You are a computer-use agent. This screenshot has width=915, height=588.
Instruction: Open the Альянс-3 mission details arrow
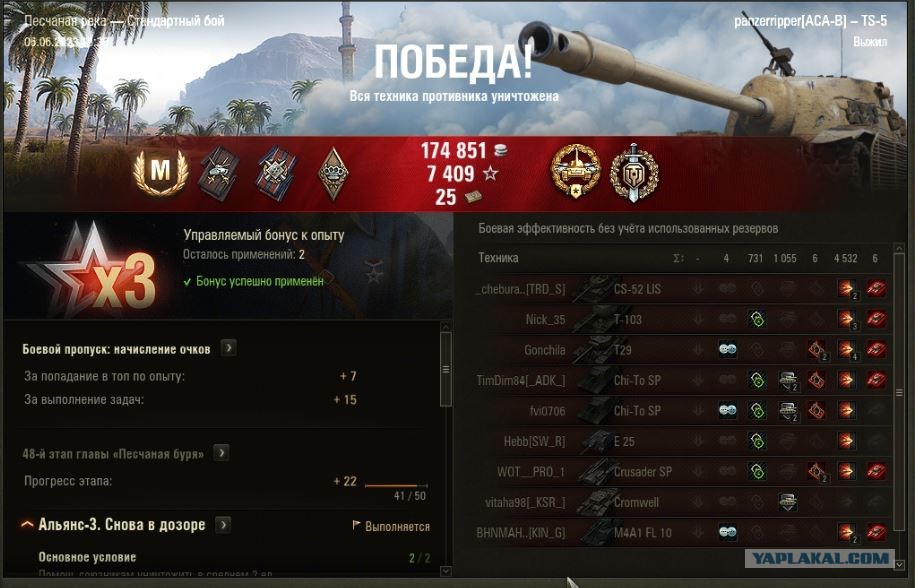[x=224, y=525]
